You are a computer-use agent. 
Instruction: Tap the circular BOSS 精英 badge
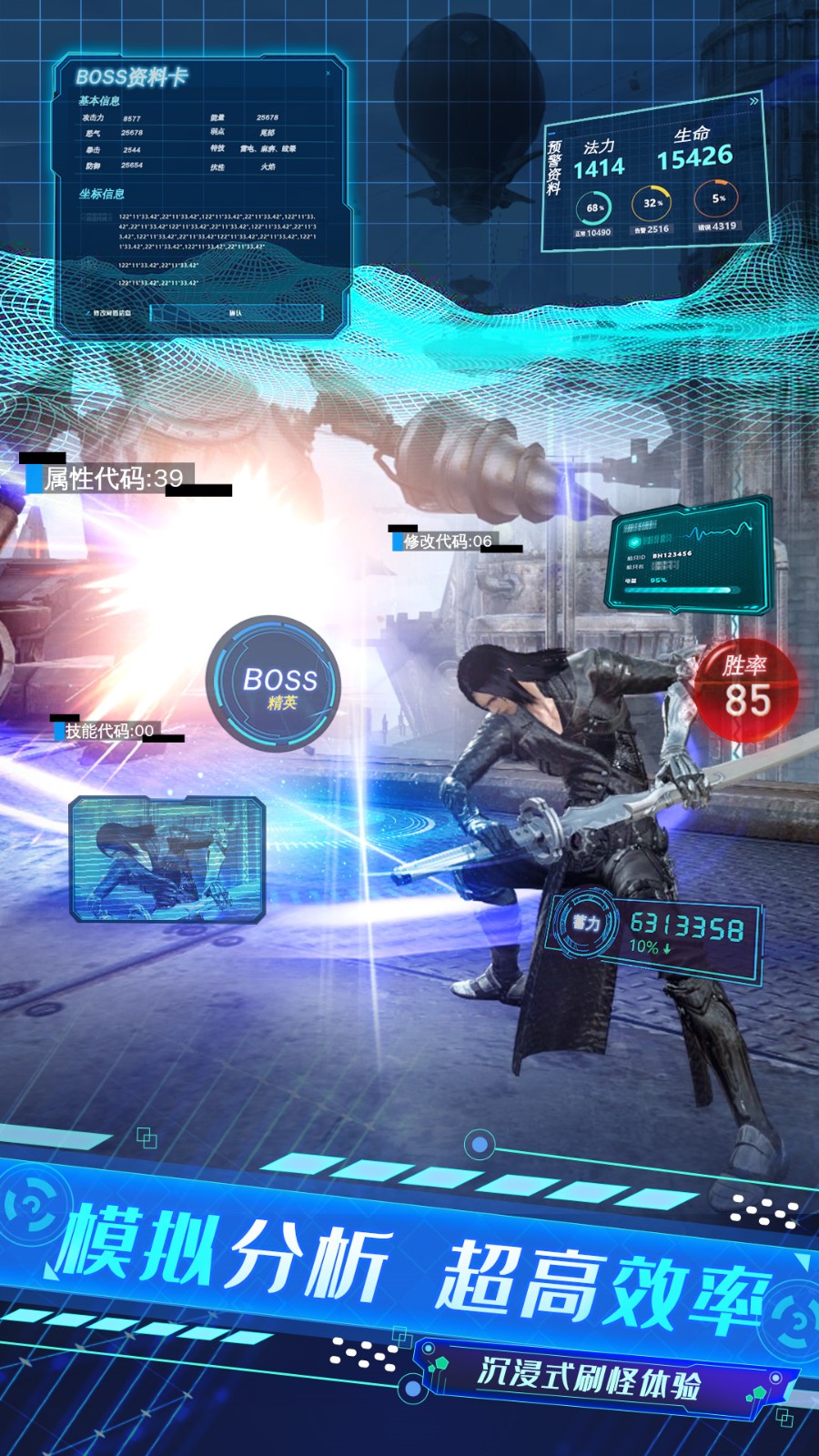point(274,684)
